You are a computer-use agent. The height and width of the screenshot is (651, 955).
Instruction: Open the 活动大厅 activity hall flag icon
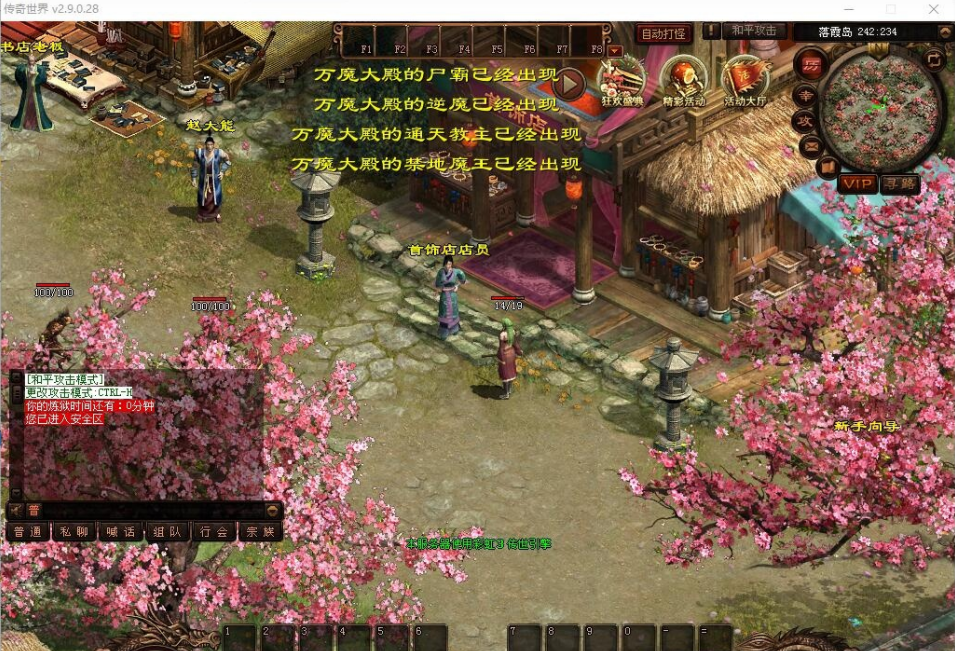(x=745, y=80)
